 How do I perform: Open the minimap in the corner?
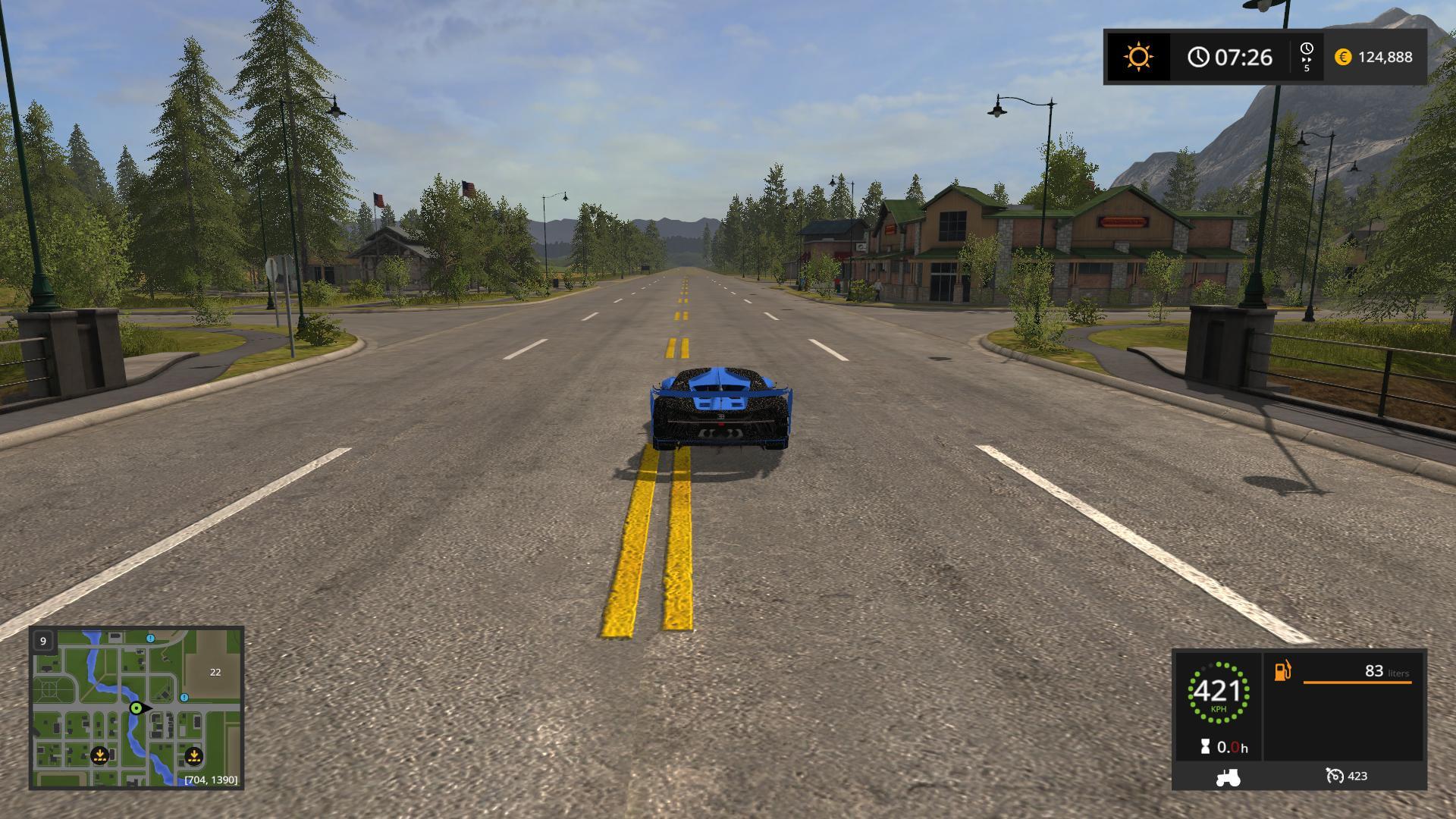(136, 708)
